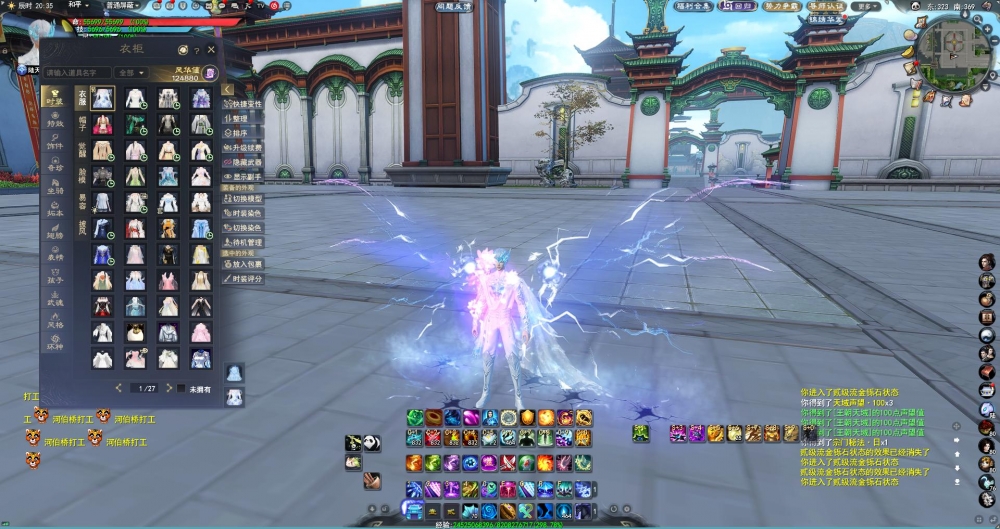
Task: Switch to the 饰件 wardrobe category
Action: (x=55, y=146)
